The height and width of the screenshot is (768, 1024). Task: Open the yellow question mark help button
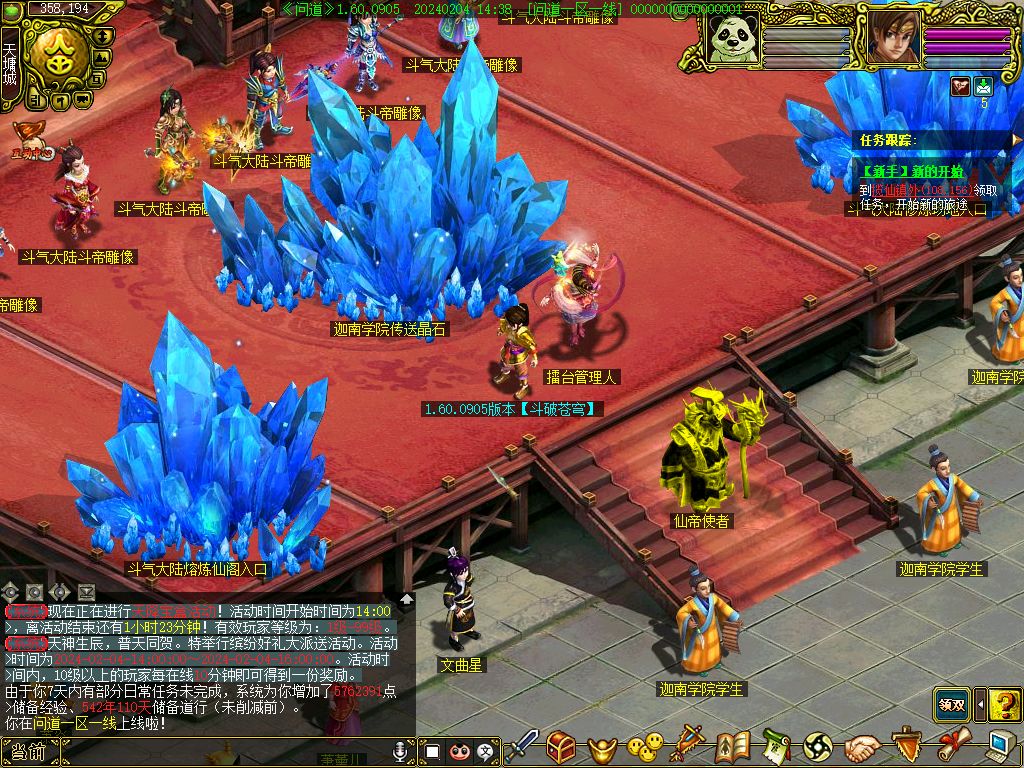click(1004, 705)
